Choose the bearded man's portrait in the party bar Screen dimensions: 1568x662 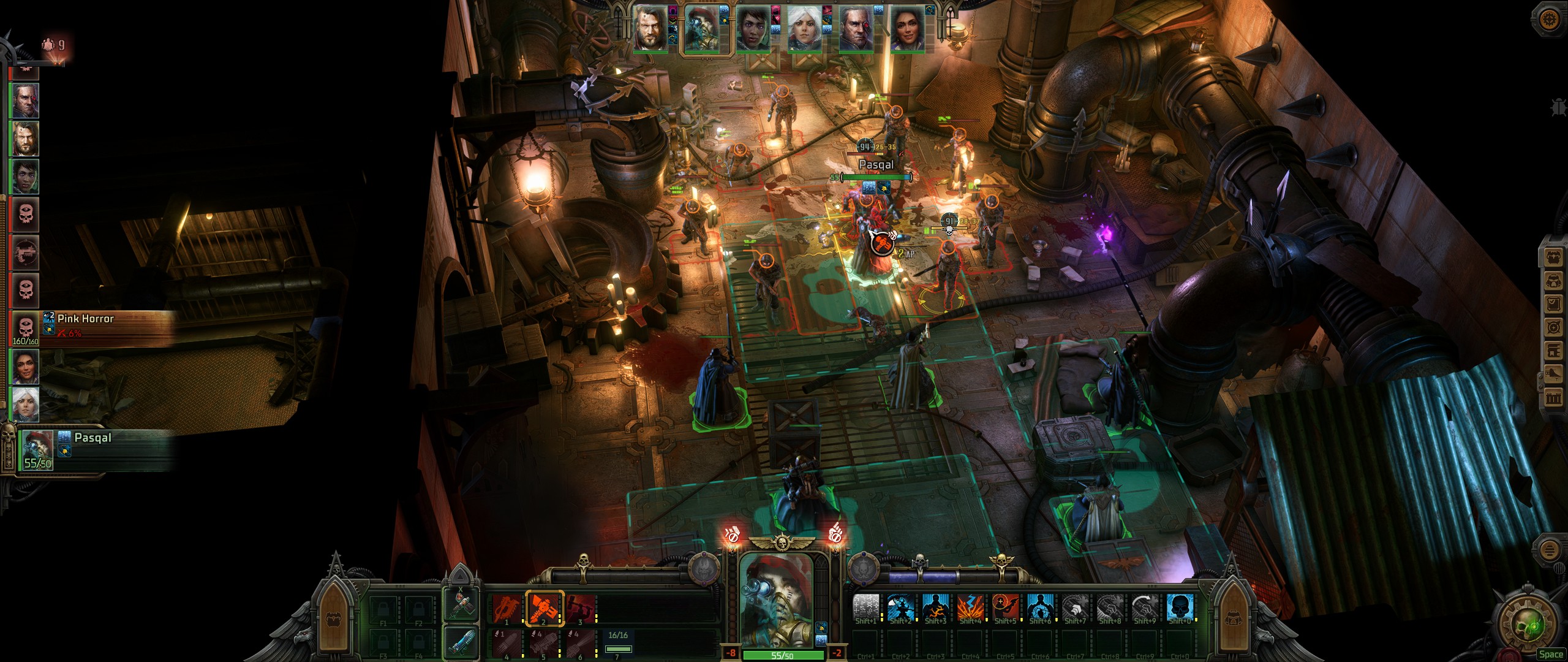tap(650, 28)
